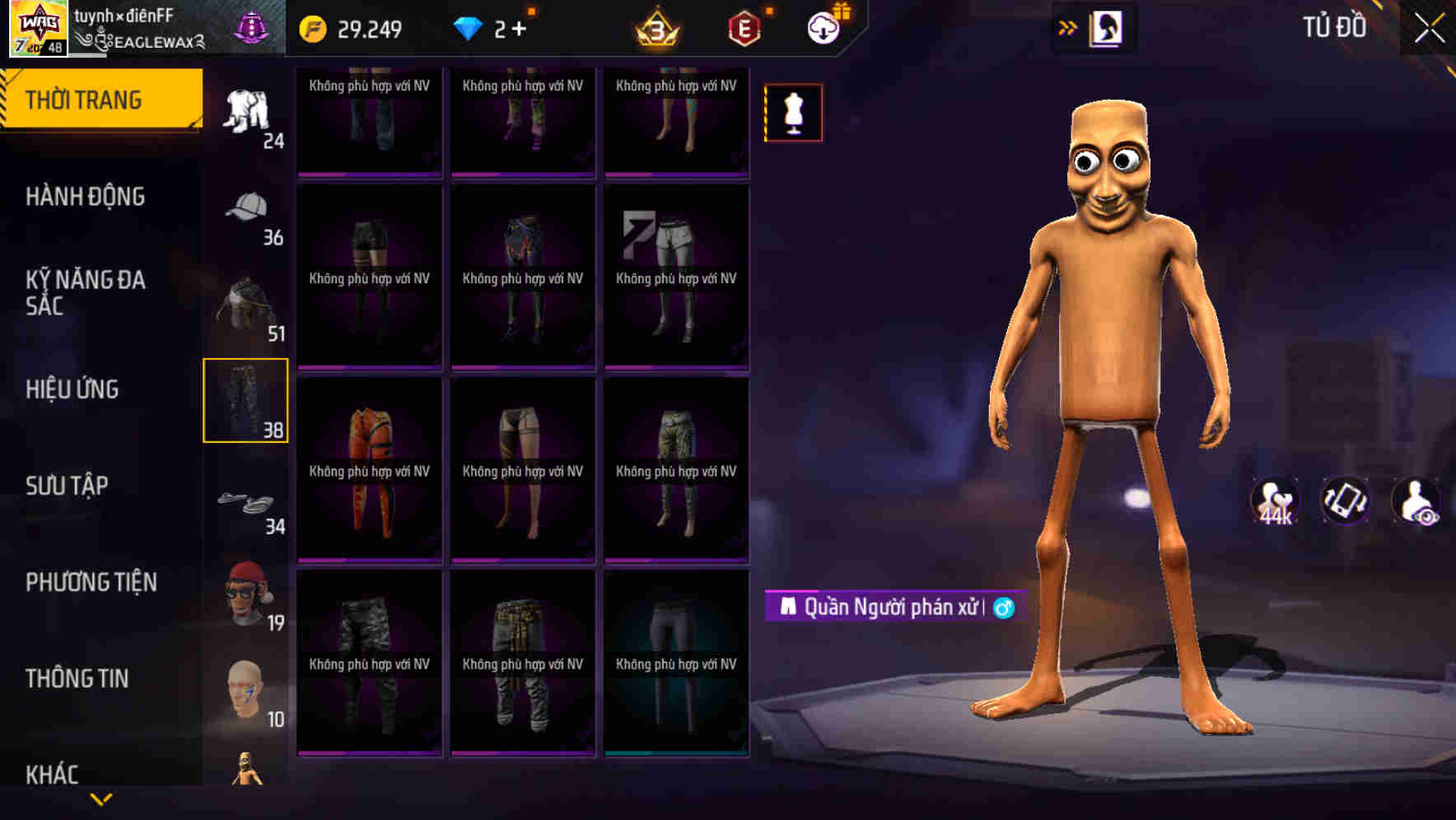
Task: Select the orange pants thumbnail in the grid
Action: 368,473
